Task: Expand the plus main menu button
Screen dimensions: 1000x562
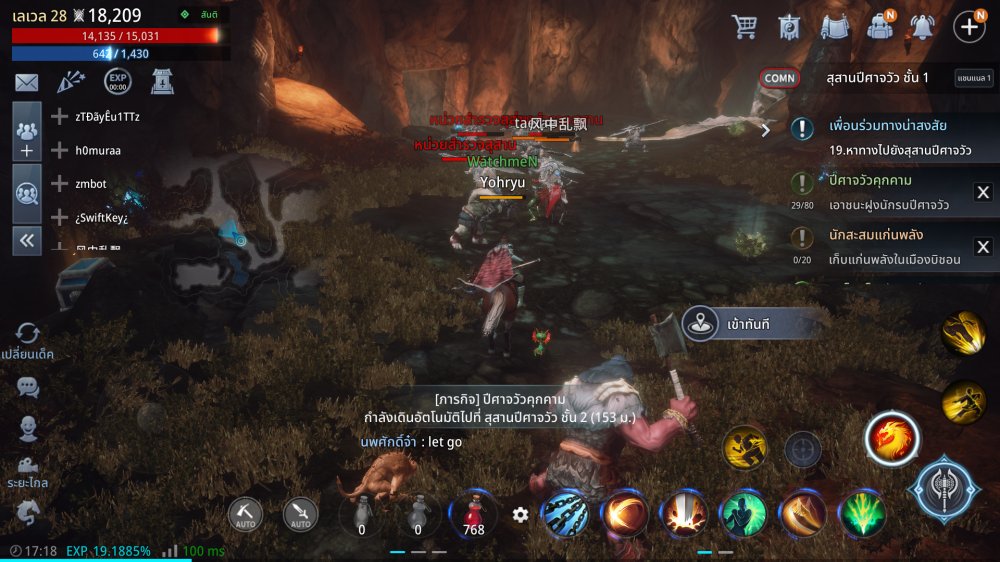Action: pyautogui.click(x=969, y=26)
